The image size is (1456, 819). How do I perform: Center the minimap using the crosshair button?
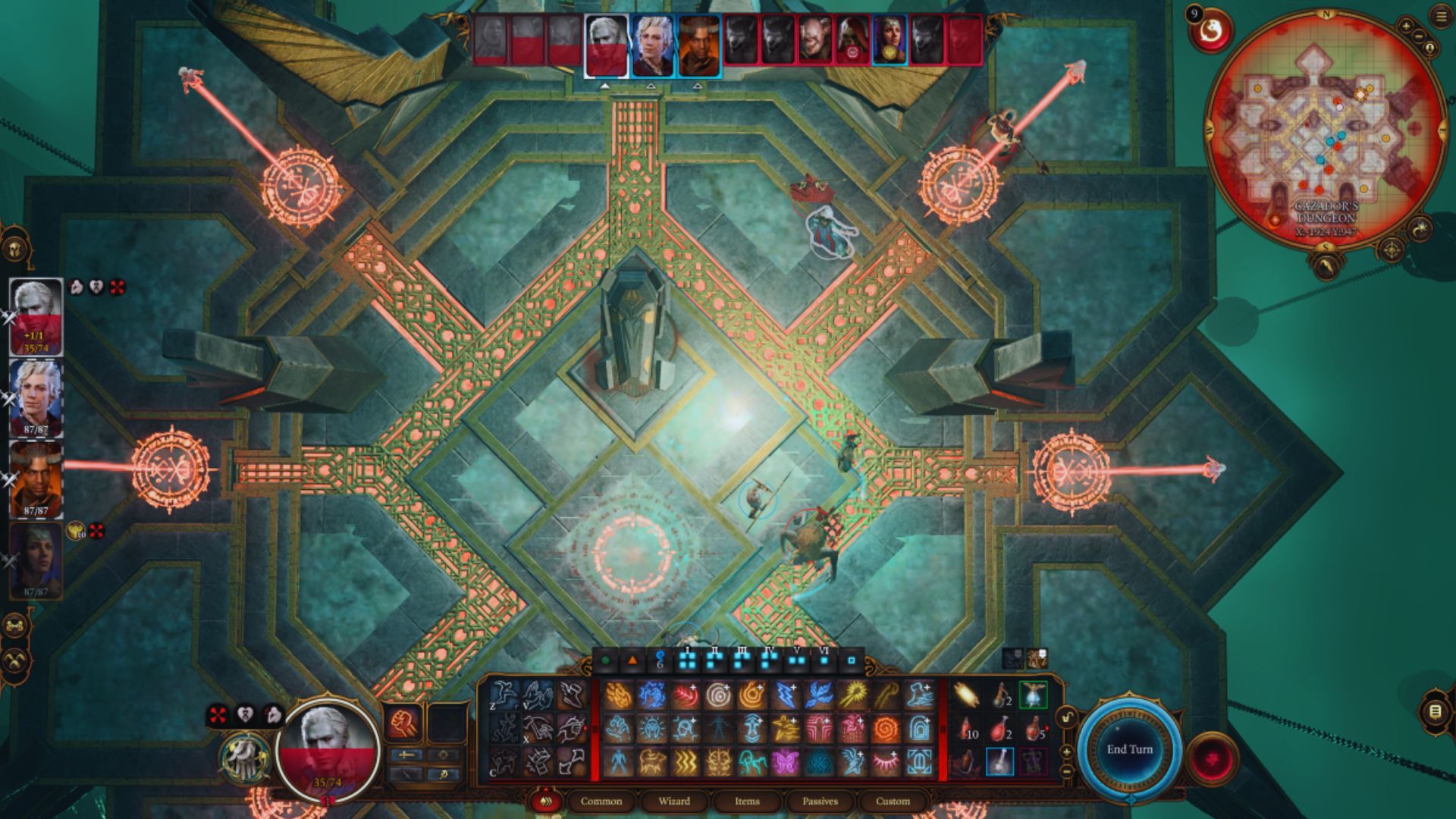click(1392, 249)
